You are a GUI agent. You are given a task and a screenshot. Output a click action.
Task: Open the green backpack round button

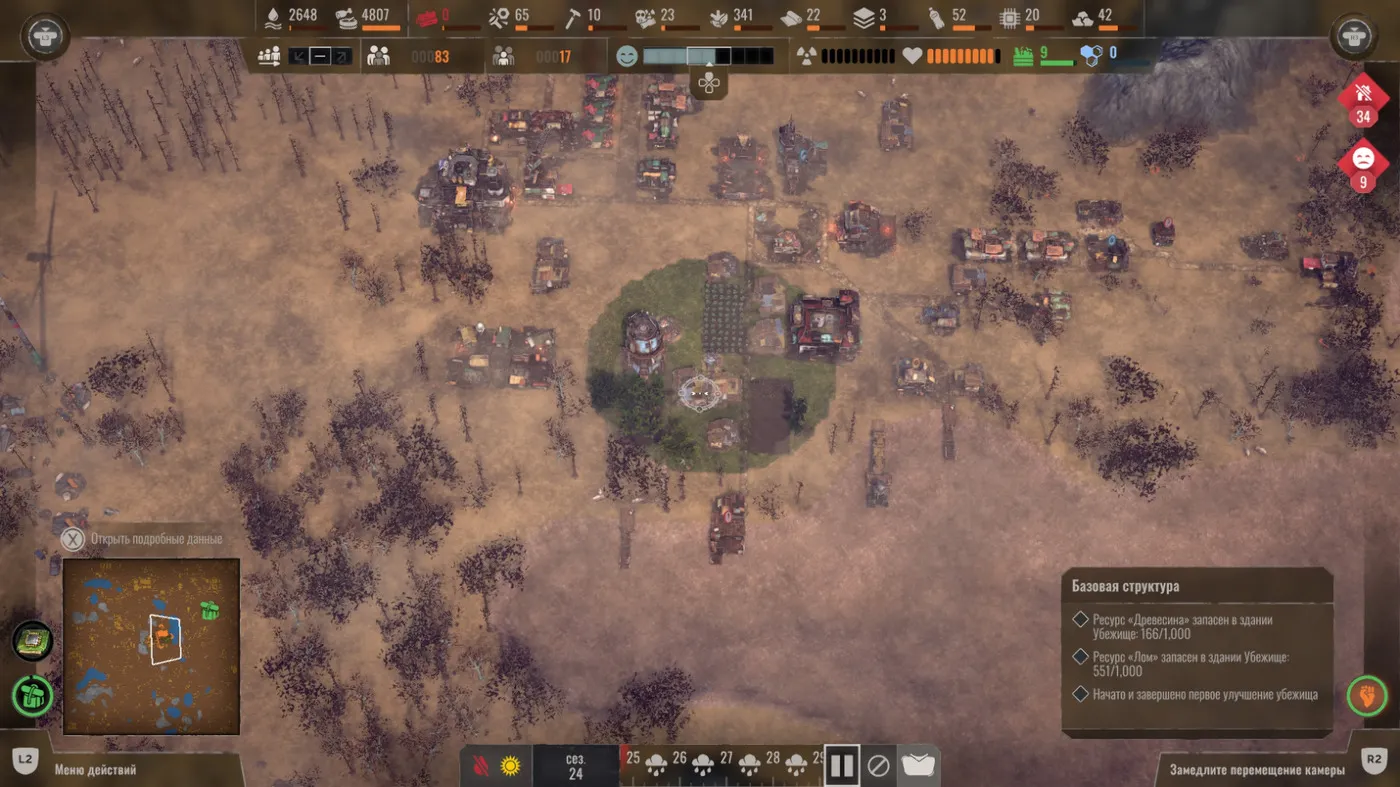pos(33,696)
